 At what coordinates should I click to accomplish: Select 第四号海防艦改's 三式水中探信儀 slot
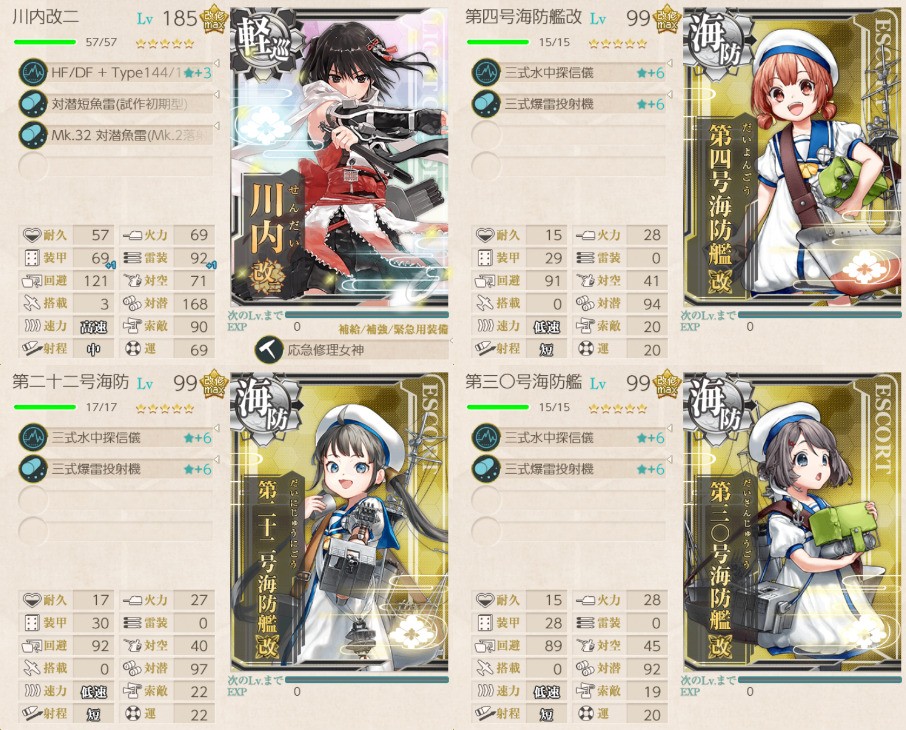[x=570, y=72]
